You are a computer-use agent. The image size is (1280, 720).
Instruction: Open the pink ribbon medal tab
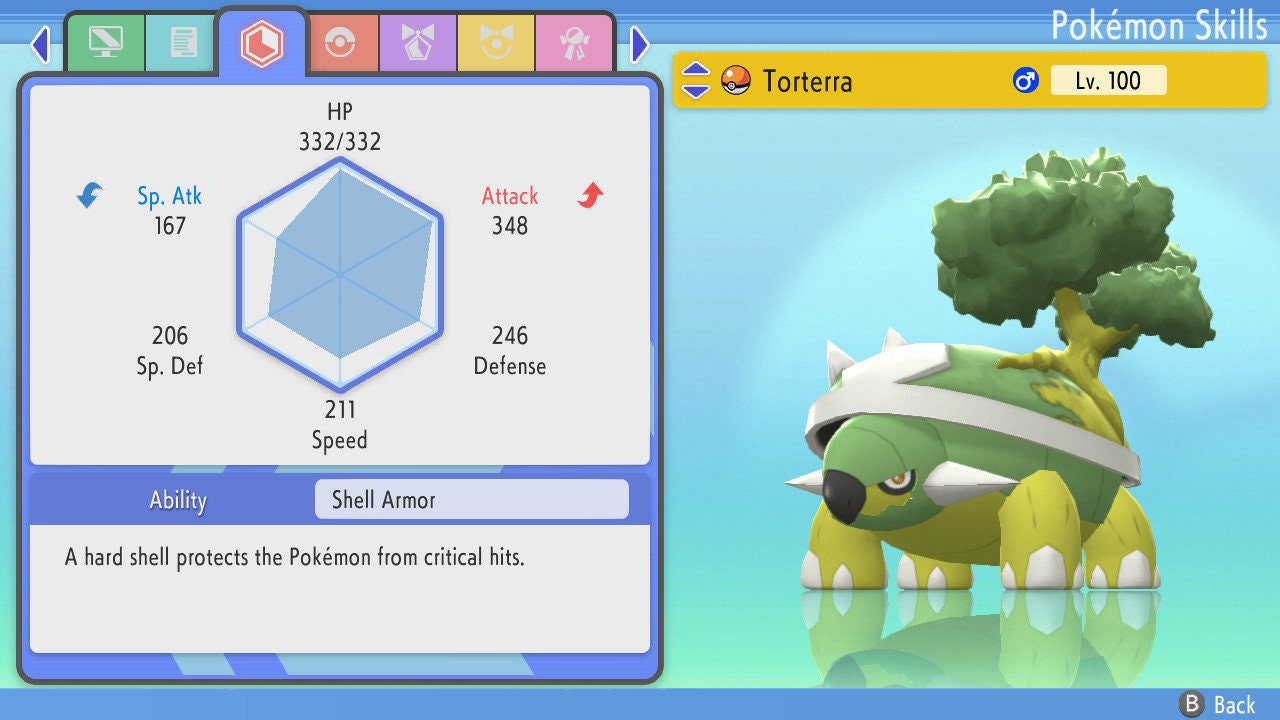point(573,43)
